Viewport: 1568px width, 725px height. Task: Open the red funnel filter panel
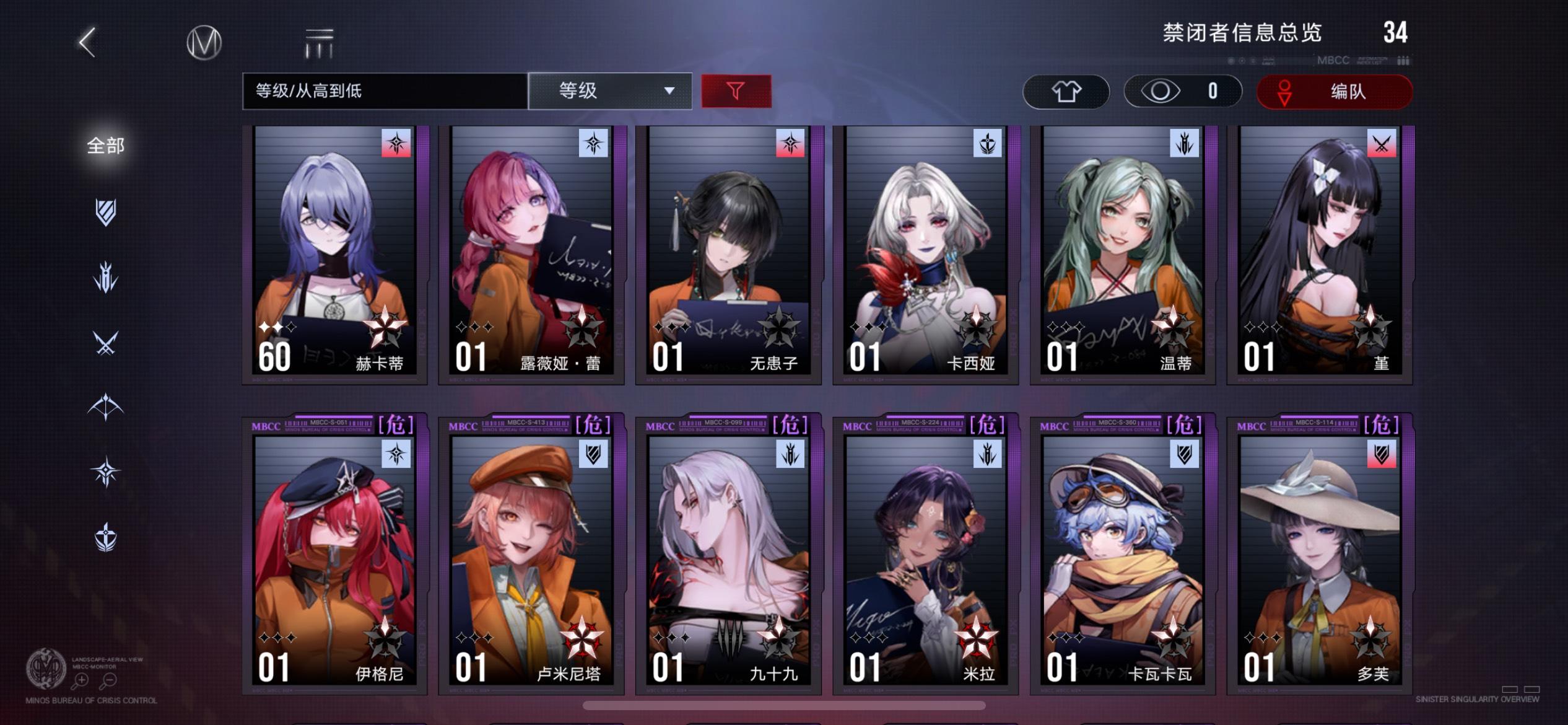pos(736,90)
